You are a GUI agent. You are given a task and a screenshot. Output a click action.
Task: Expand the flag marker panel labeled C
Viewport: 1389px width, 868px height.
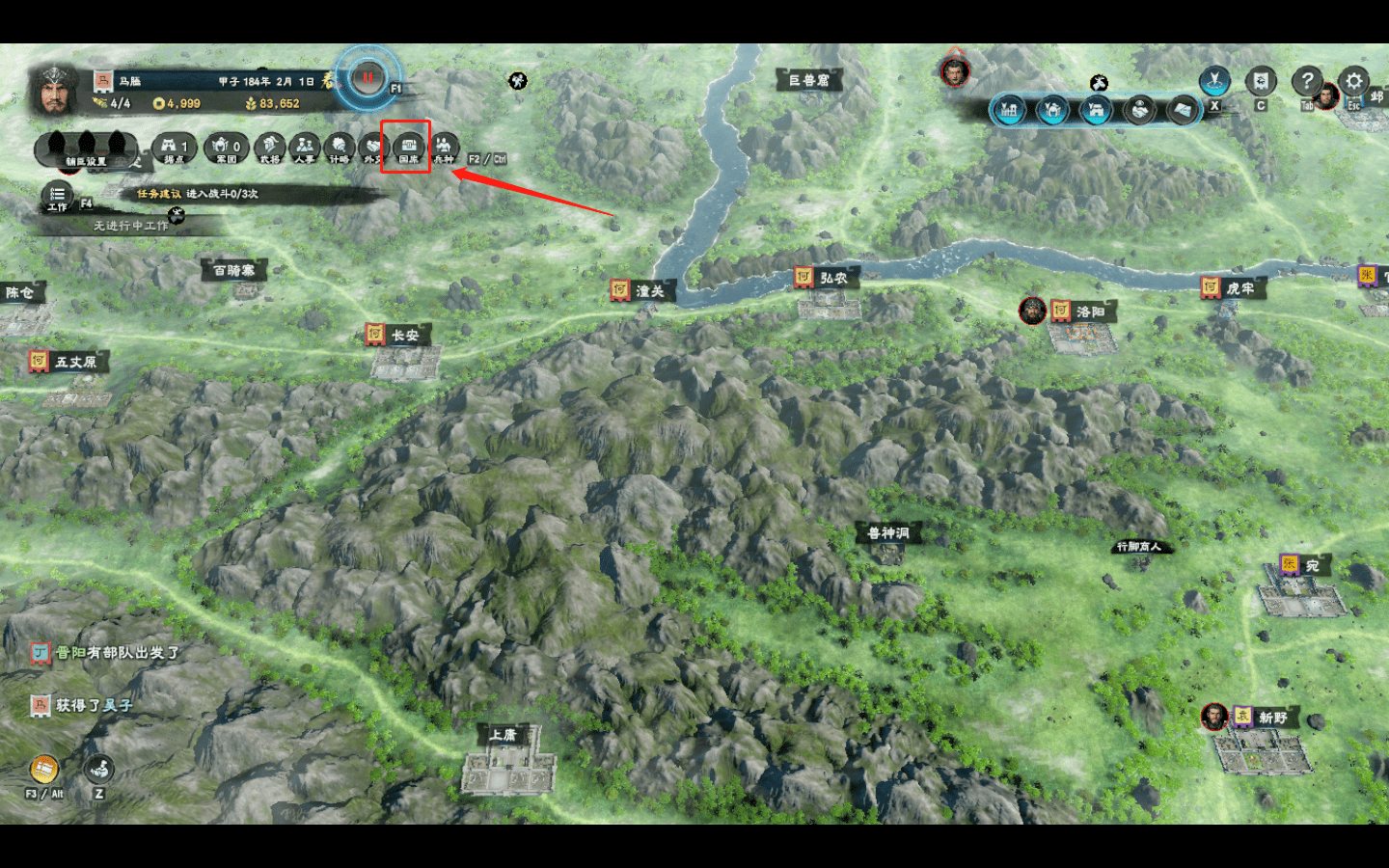tap(1260, 79)
